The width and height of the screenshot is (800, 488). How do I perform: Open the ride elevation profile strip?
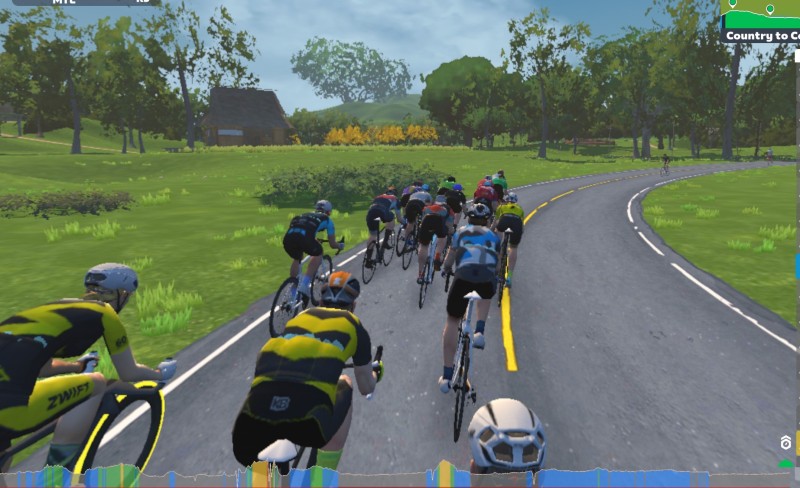coord(400,478)
